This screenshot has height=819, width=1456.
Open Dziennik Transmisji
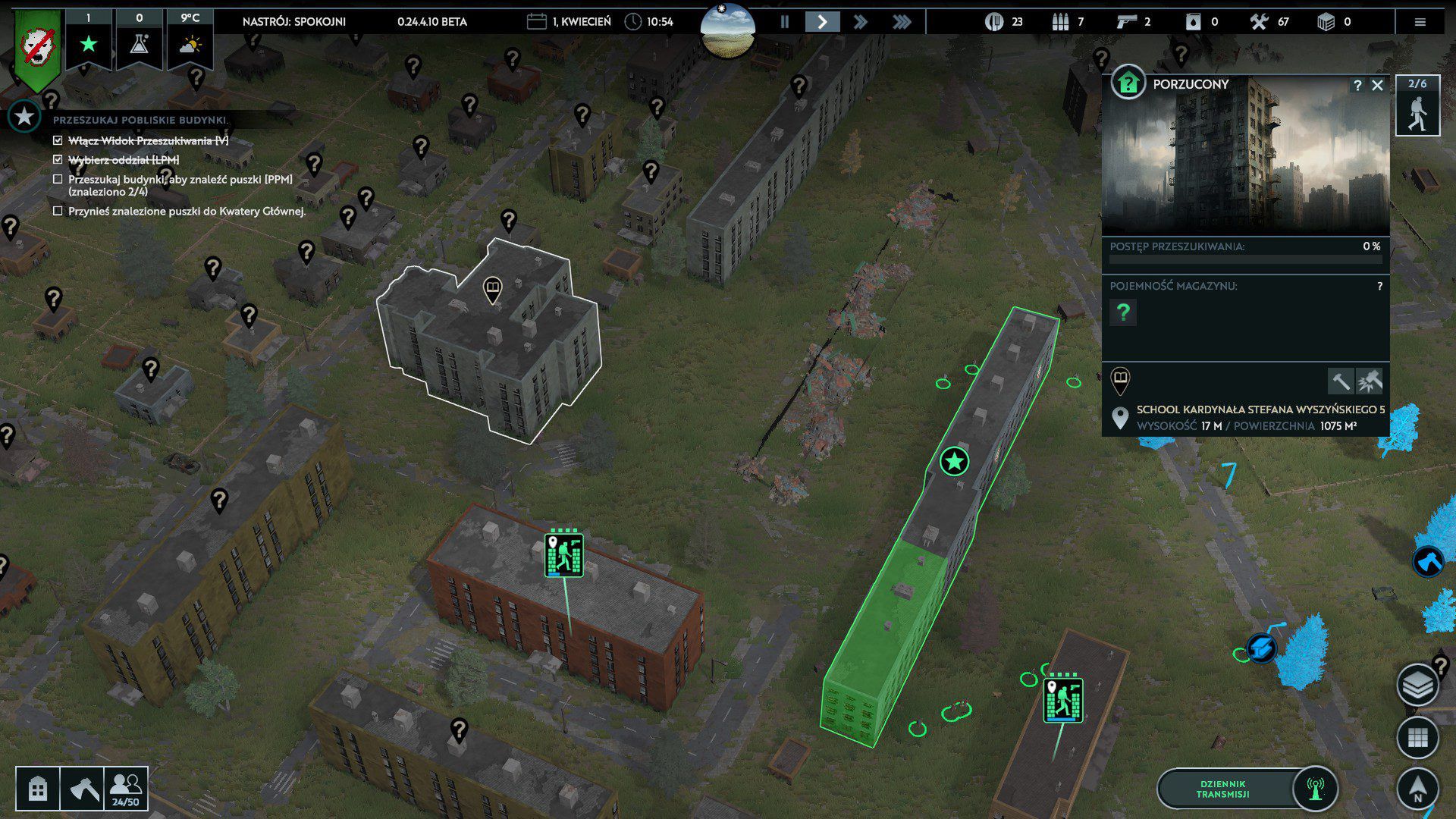click(x=1225, y=789)
